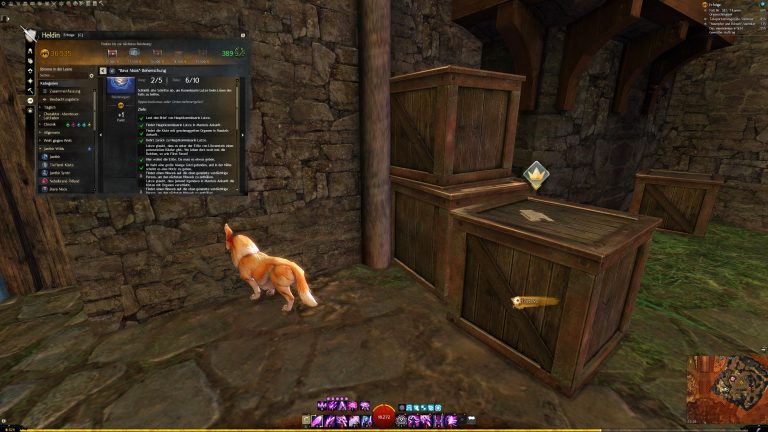Click the red health orb

click(382, 419)
